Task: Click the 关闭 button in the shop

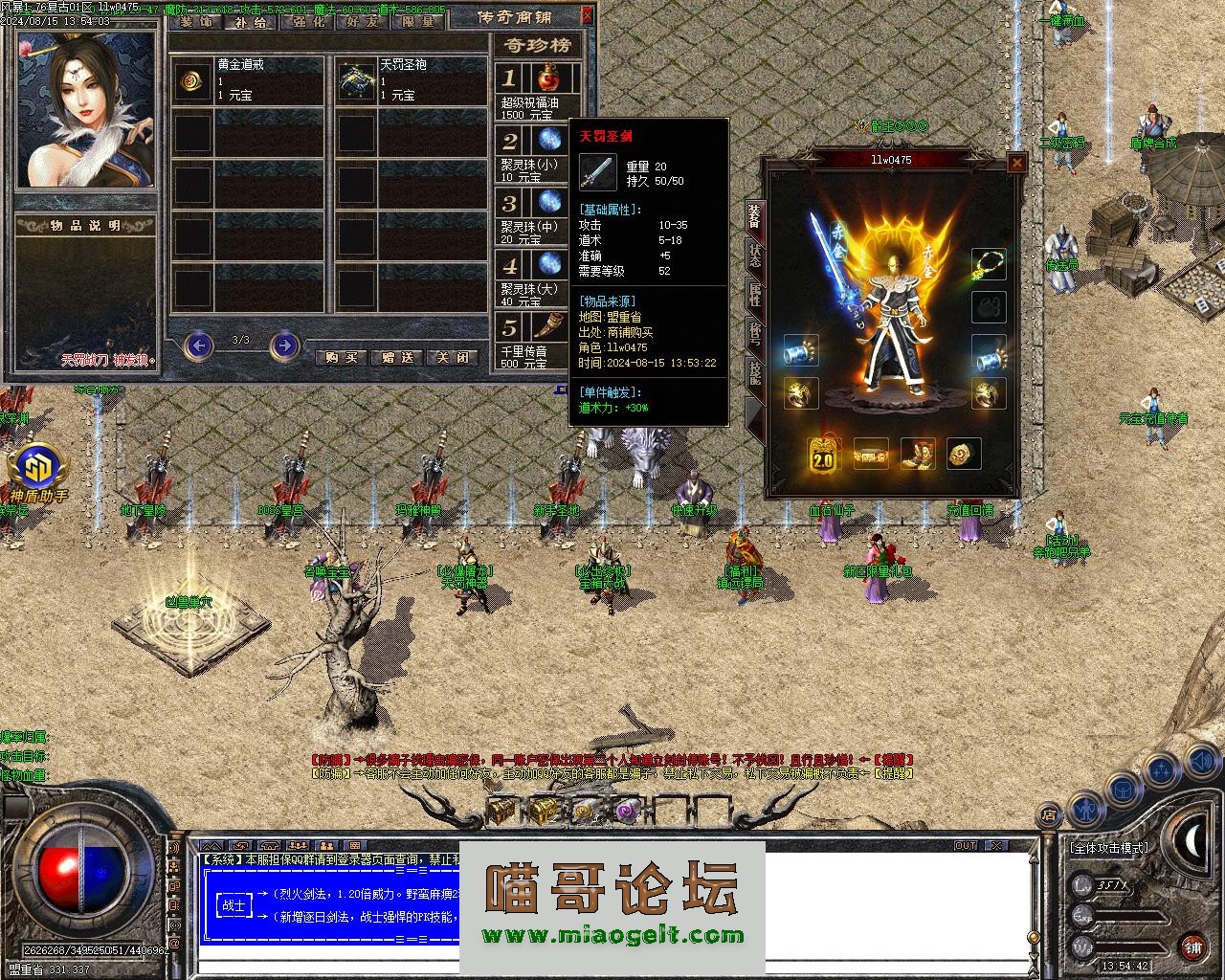Action: tap(454, 357)
